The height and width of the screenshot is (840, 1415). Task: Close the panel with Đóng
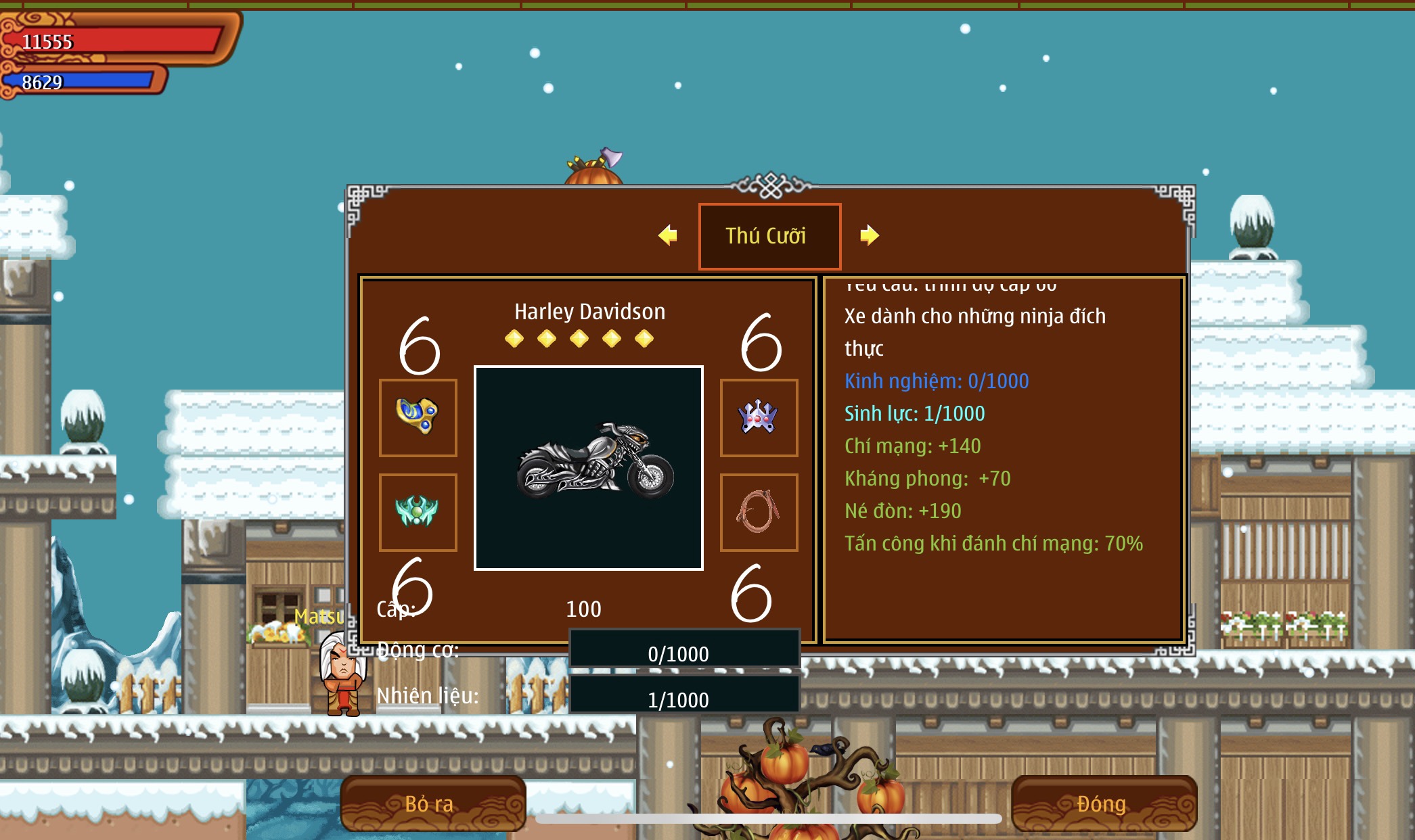coord(1103,803)
